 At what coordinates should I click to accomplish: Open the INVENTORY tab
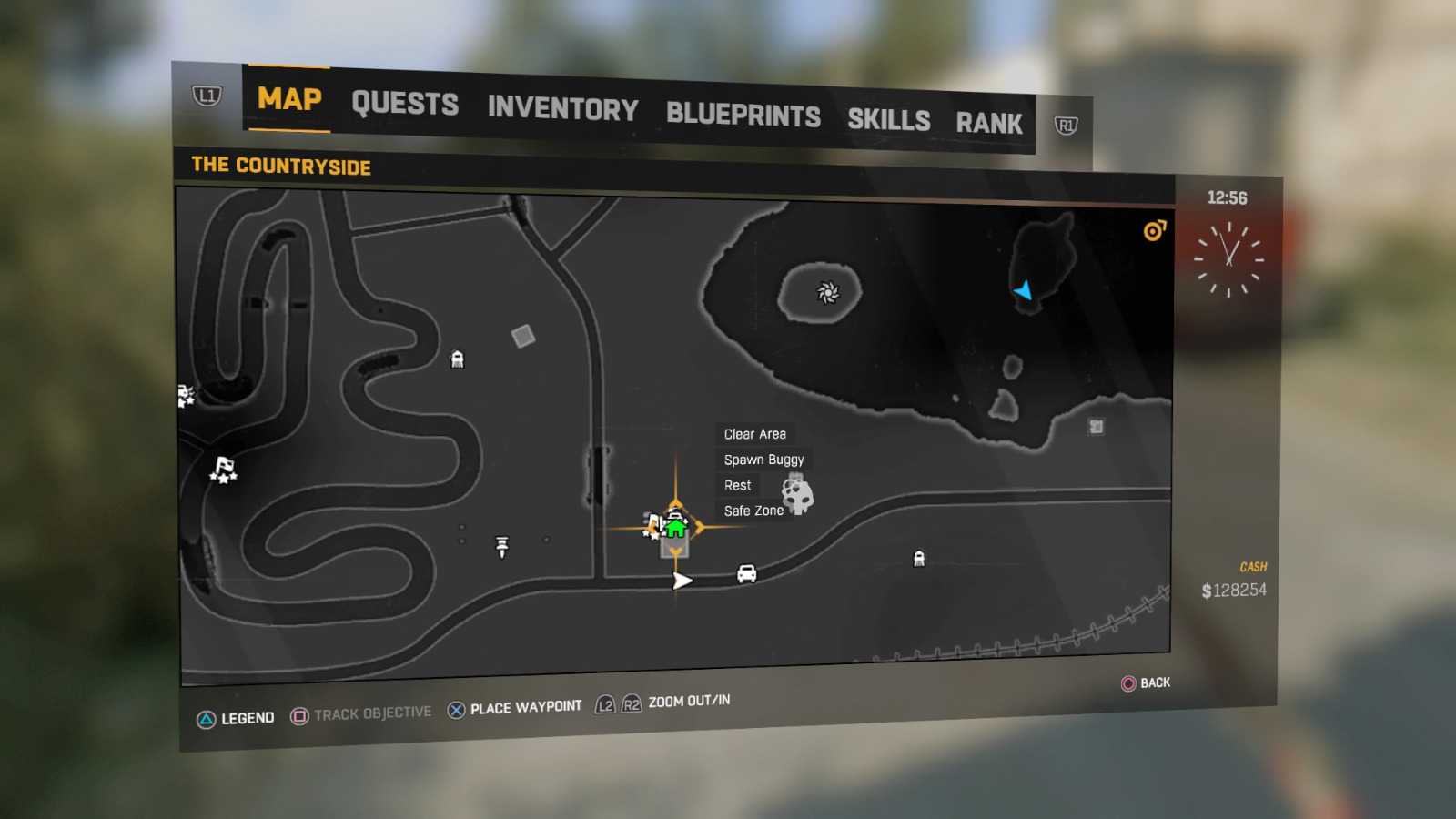(x=562, y=110)
